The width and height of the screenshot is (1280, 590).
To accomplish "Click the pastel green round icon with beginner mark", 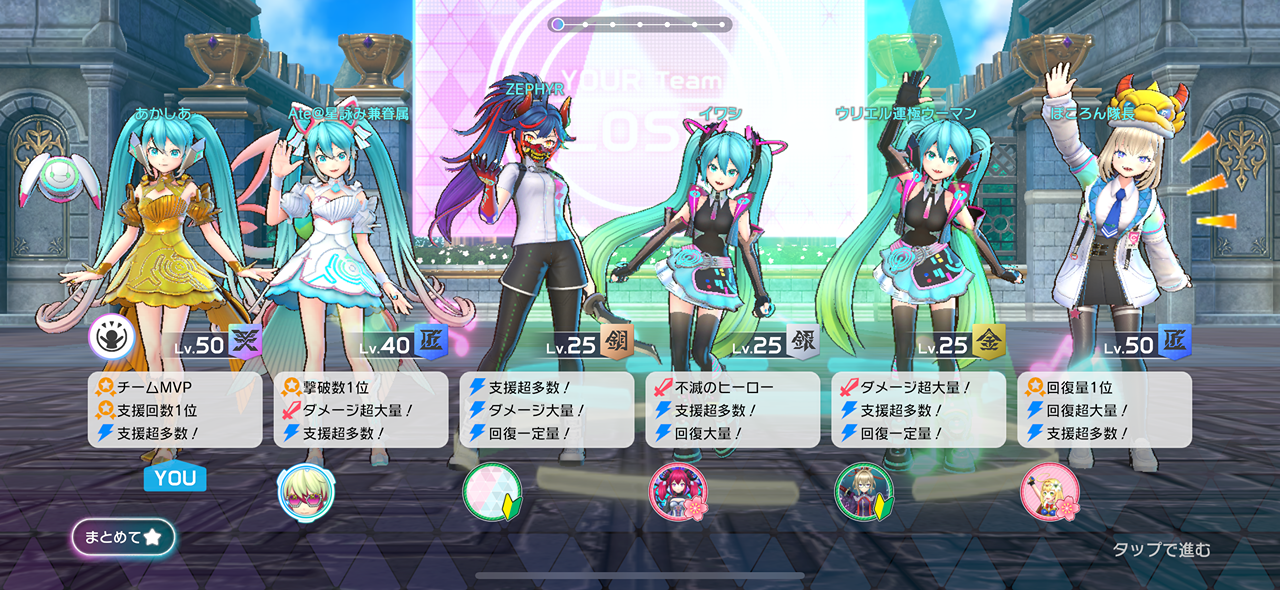I will tap(492, 492).
